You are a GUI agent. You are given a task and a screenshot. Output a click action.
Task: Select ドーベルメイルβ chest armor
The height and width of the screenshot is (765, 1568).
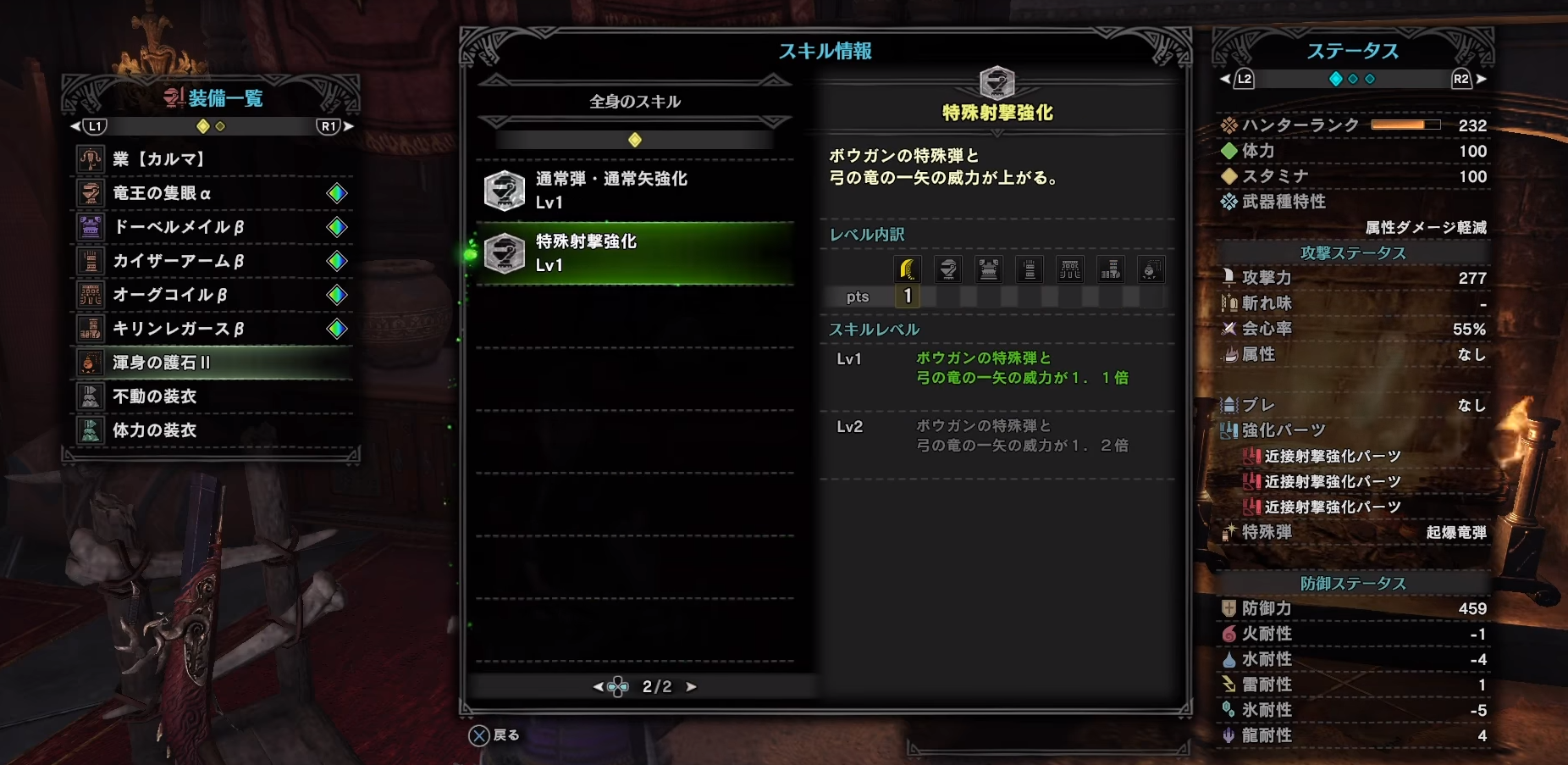212,227
